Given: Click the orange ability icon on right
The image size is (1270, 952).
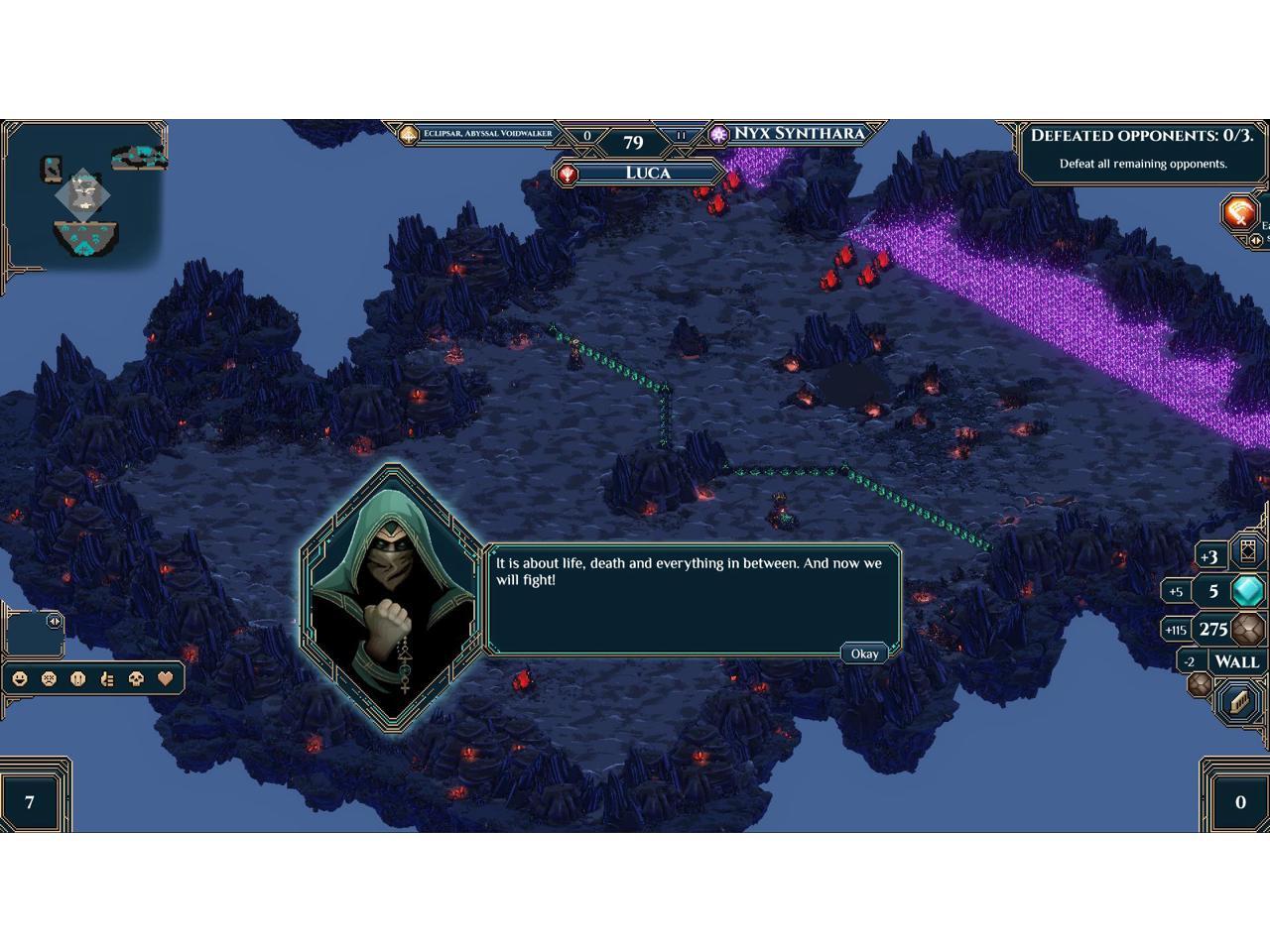Looking at the screenshot, I should [x=1240, y=211].
